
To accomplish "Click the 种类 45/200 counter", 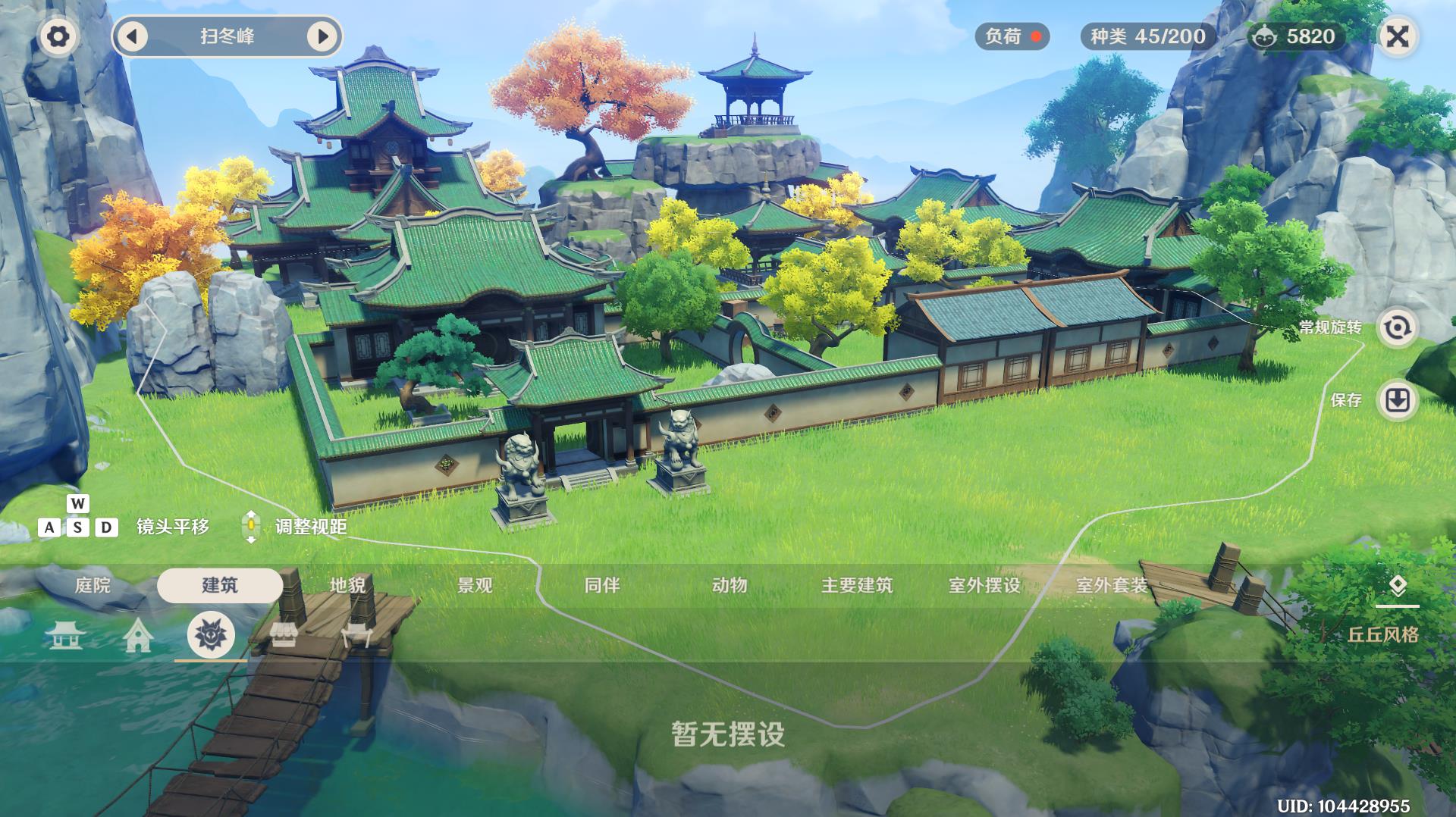I will pos(1144,35).
